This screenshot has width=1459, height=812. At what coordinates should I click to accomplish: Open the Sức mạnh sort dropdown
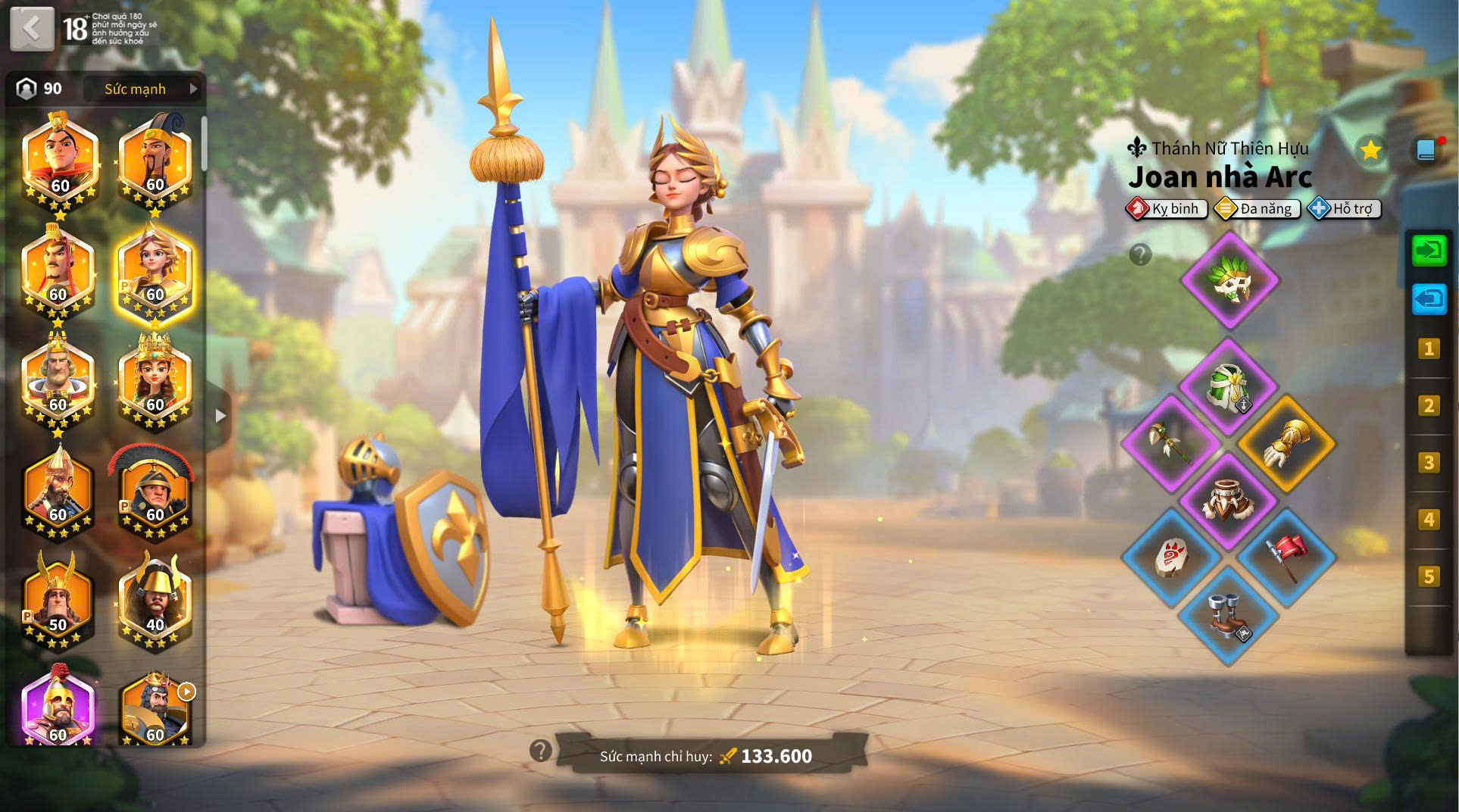tap(142, 89)
